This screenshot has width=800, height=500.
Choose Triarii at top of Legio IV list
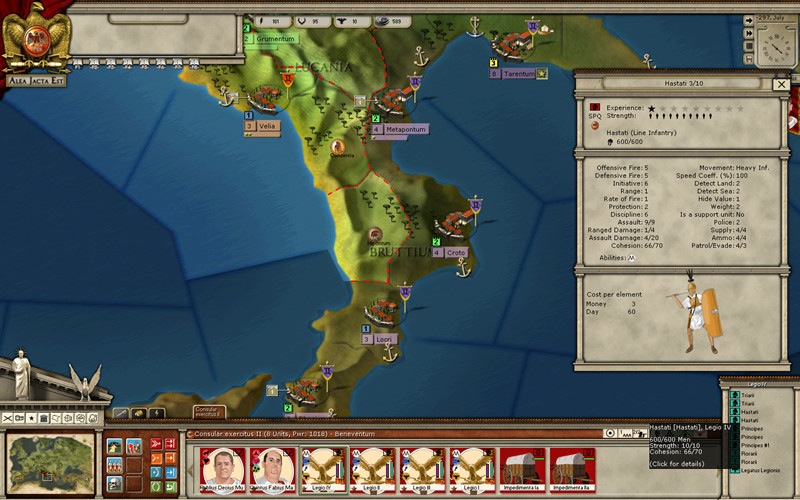748,397
